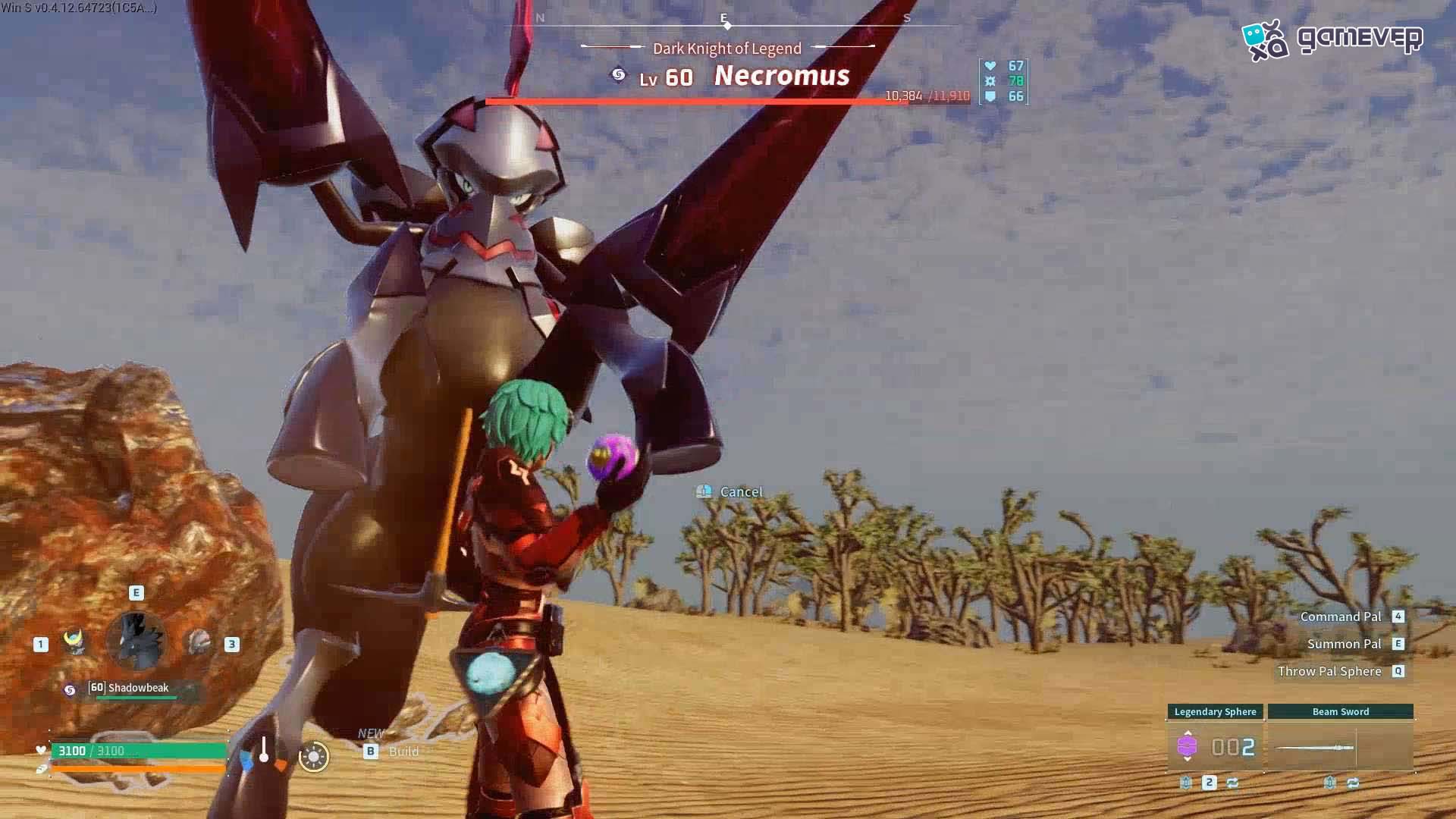Click the sun time-of-day icon

coord(313,756)
